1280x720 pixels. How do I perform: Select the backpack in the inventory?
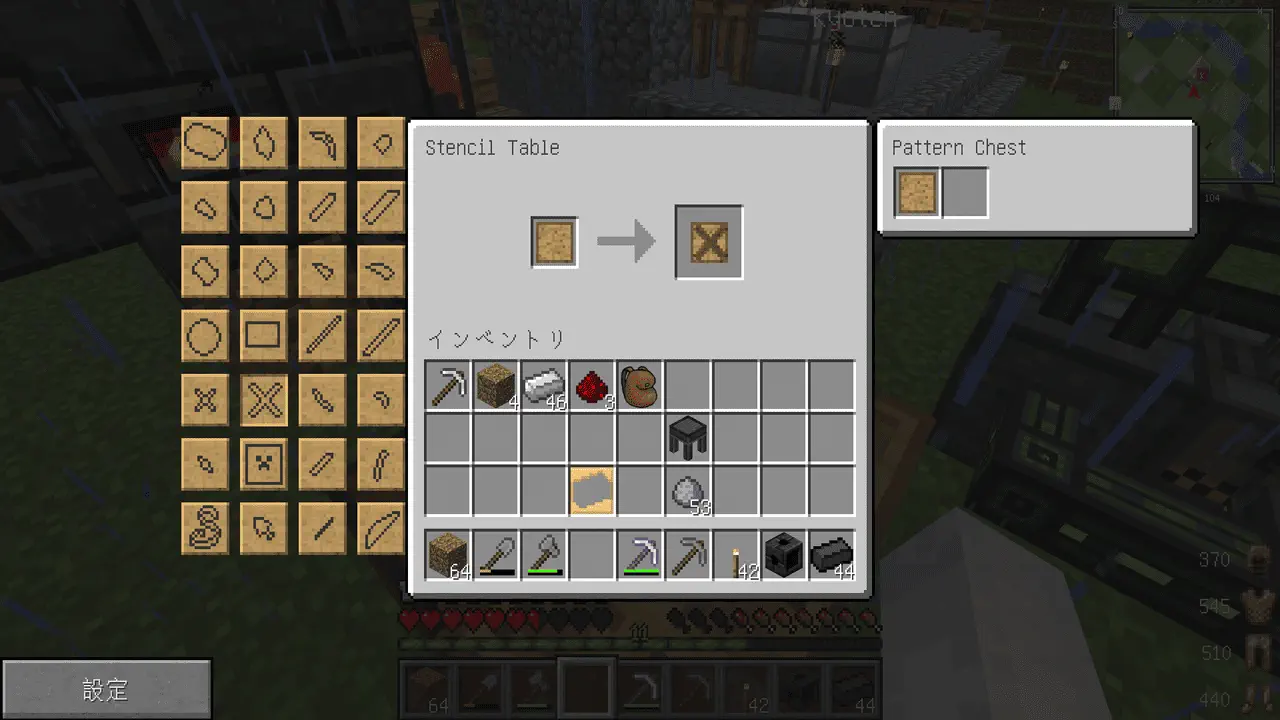[640, 386]
